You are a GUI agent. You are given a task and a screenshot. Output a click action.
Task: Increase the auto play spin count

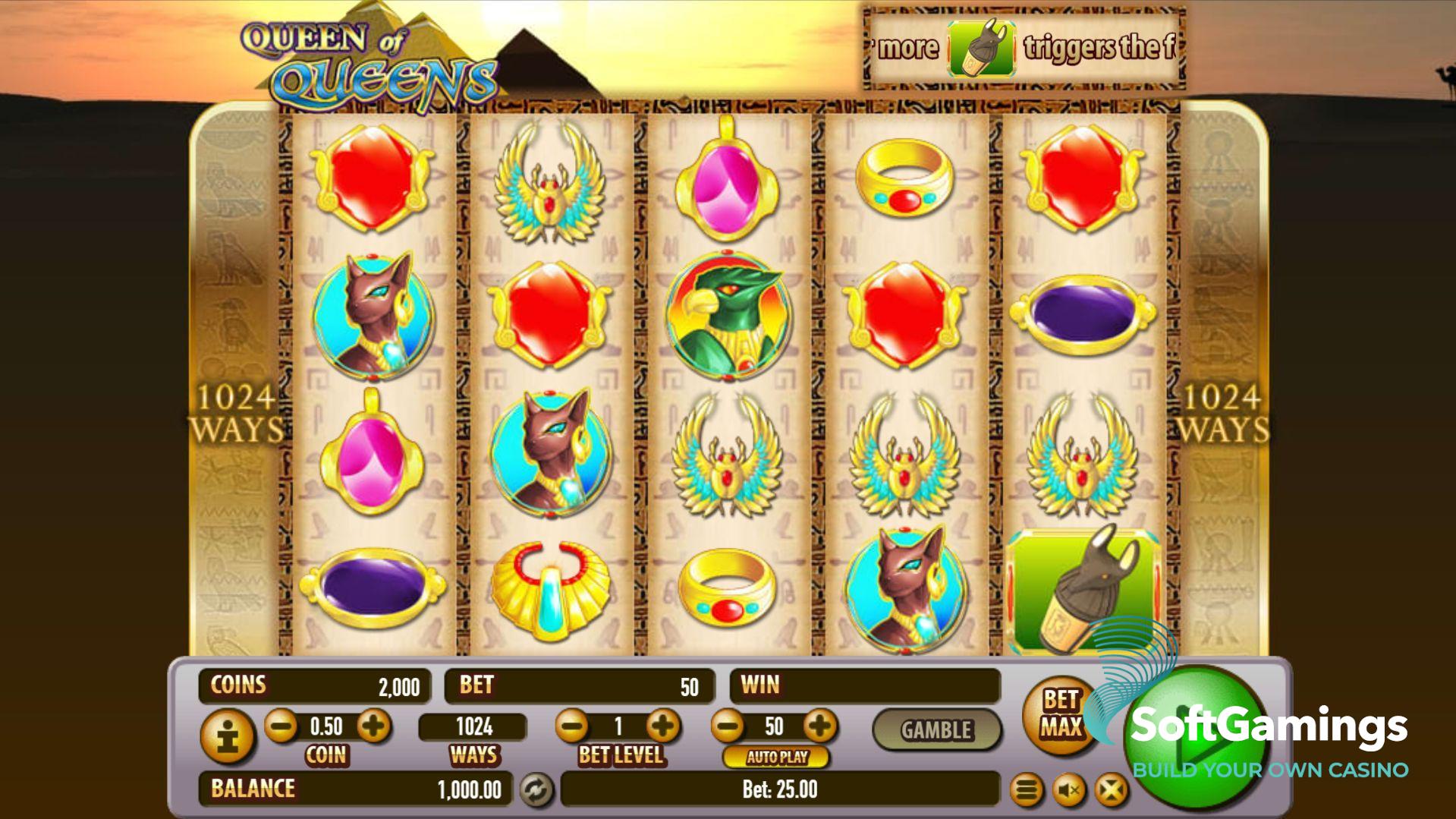(819, 726)
